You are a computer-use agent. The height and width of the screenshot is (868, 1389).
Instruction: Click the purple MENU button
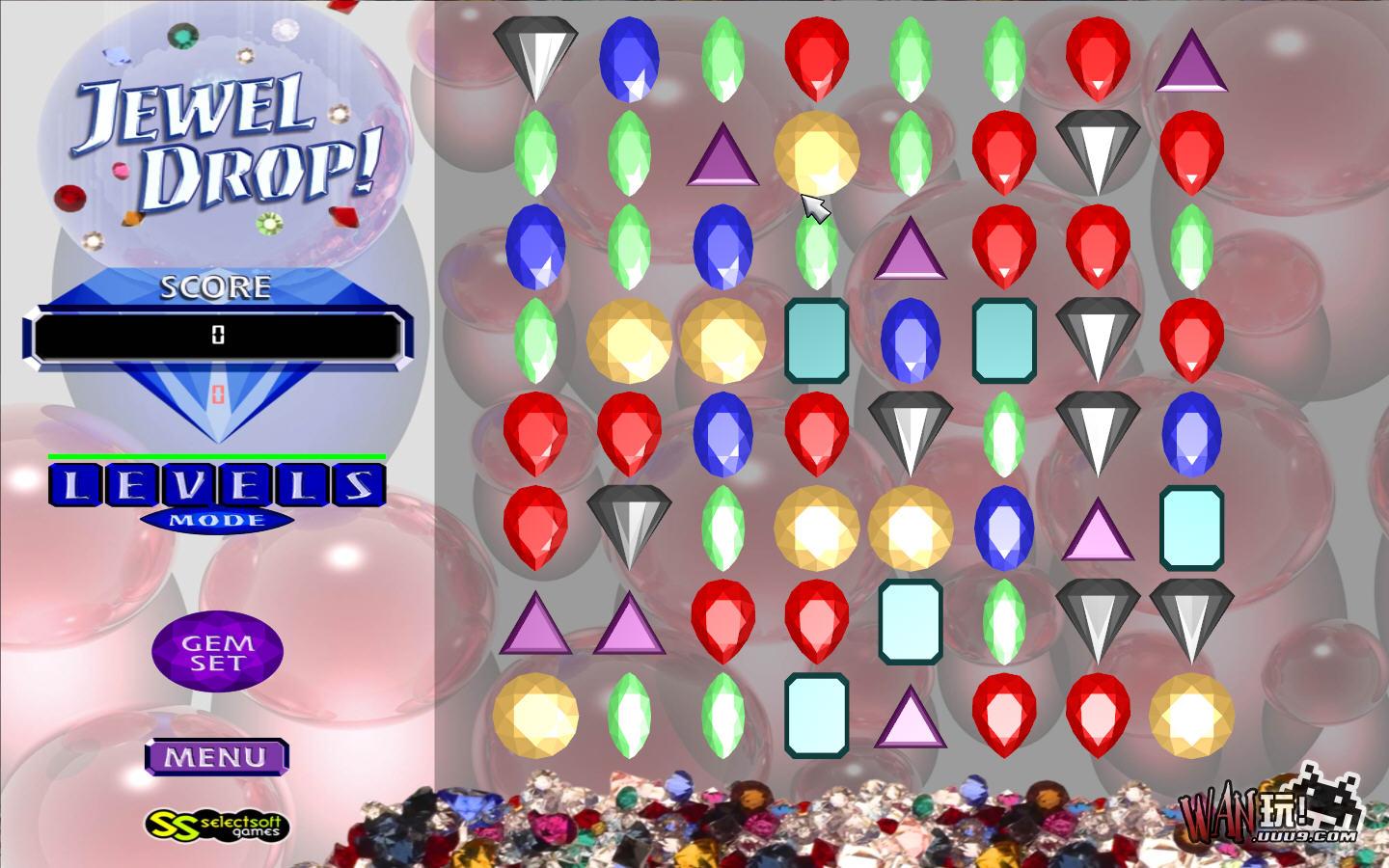coord(216,757)
